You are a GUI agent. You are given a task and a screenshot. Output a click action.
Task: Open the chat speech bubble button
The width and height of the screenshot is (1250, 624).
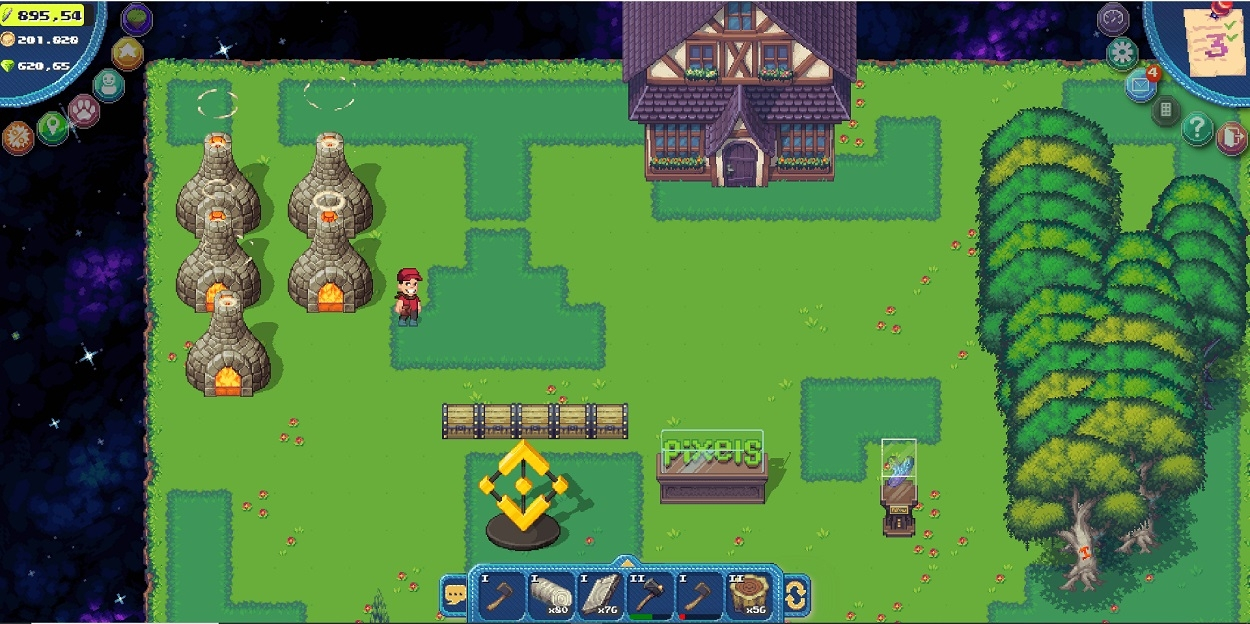pyautogui.click(x=455, y=596)
